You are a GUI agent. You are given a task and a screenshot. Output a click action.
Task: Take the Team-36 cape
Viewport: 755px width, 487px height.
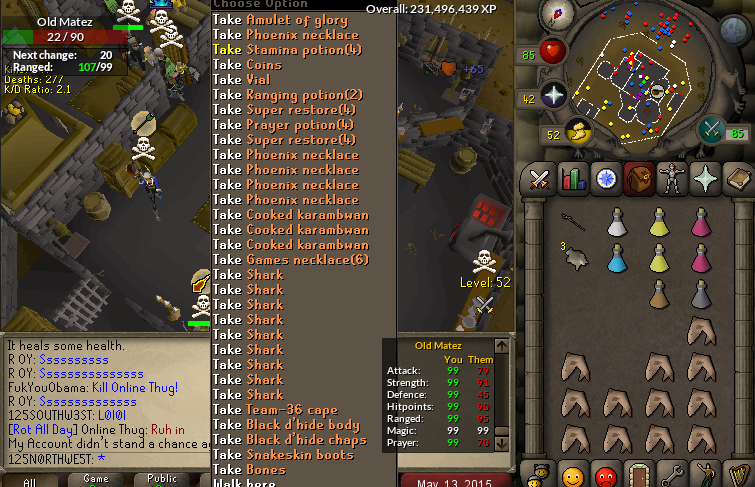click(x=275, y=410)
